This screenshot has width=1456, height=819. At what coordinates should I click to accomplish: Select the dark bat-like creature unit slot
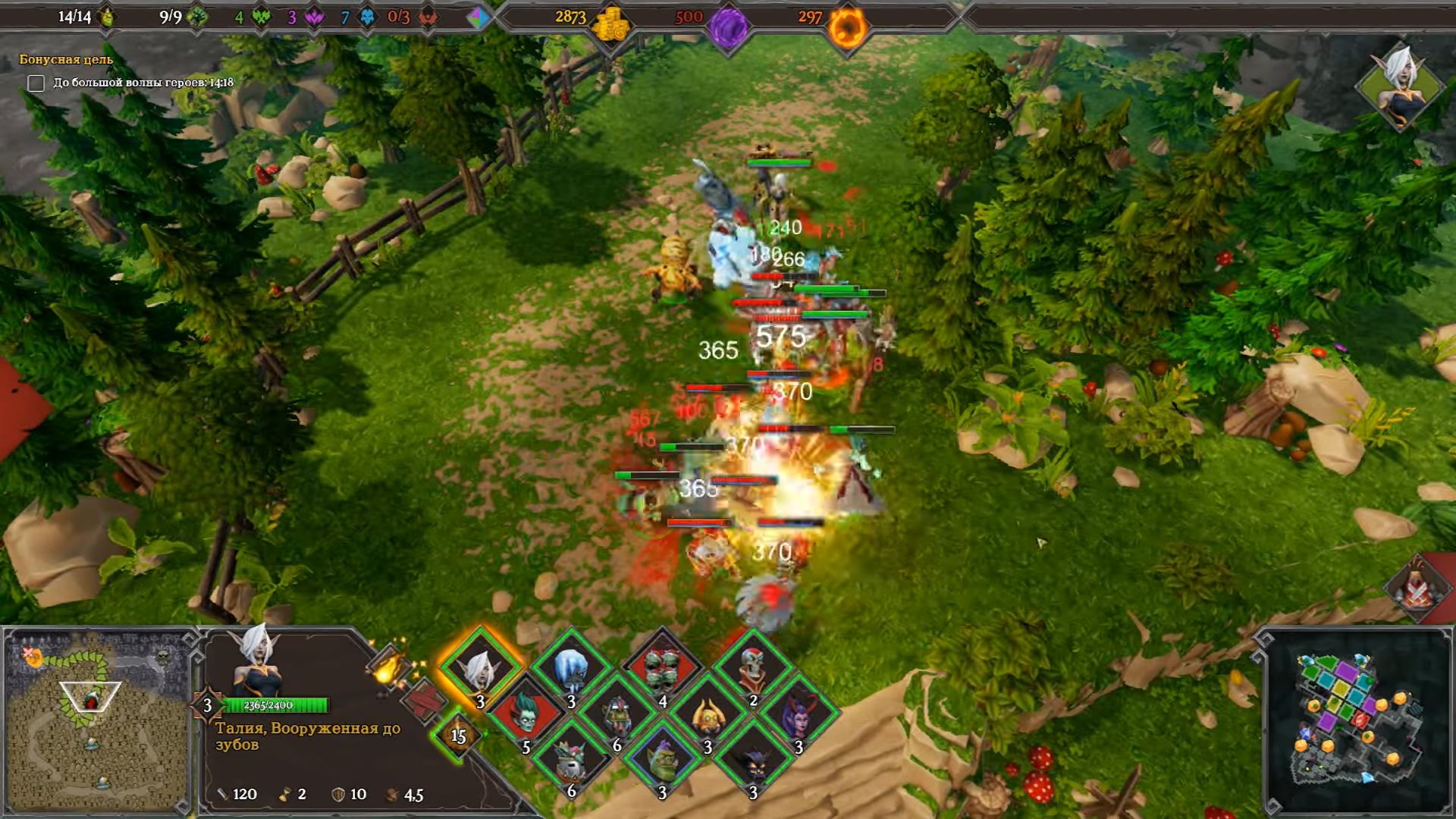point(753,761)
